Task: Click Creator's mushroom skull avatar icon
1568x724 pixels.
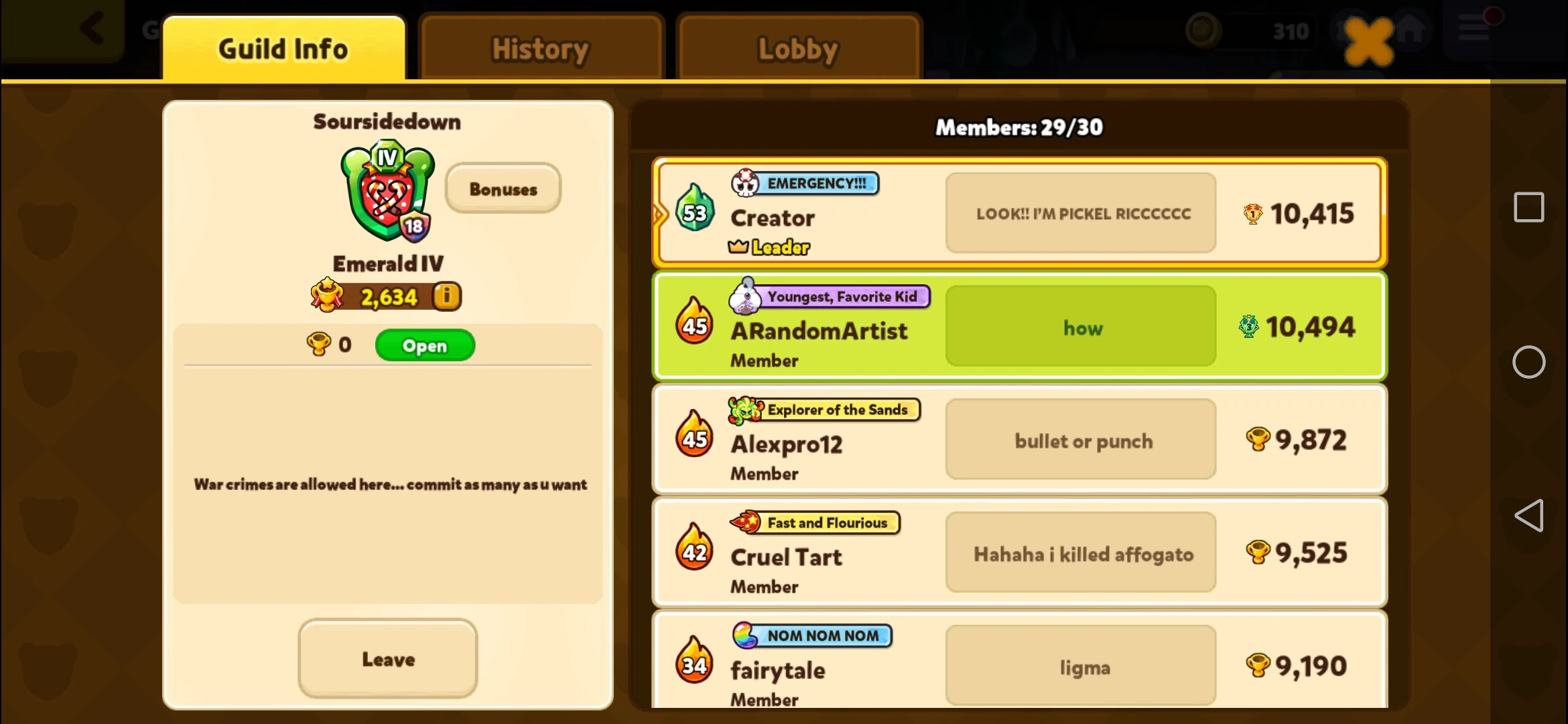Action: [744, 182]
